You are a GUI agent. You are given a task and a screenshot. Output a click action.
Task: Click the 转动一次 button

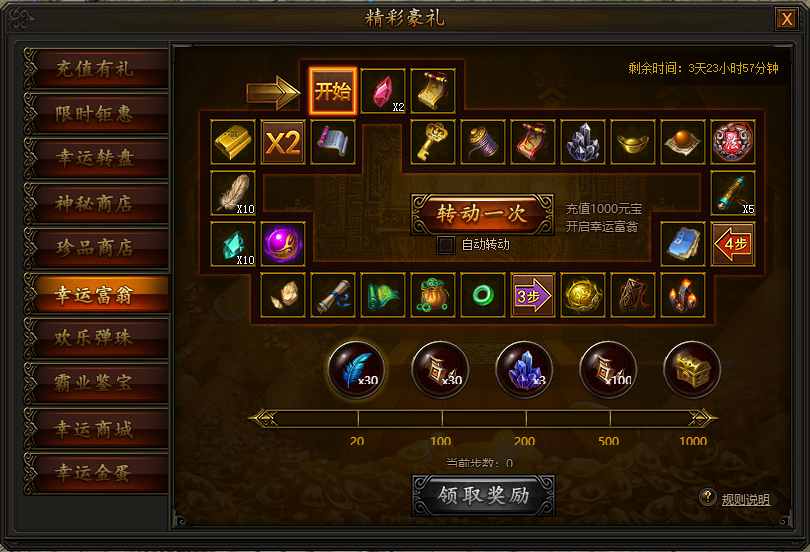(482, 213)
